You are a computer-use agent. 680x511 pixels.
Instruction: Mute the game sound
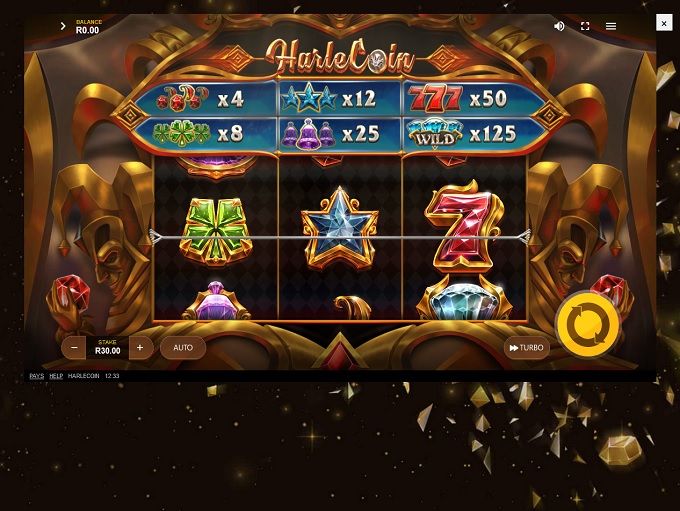[x=559, y=26]
